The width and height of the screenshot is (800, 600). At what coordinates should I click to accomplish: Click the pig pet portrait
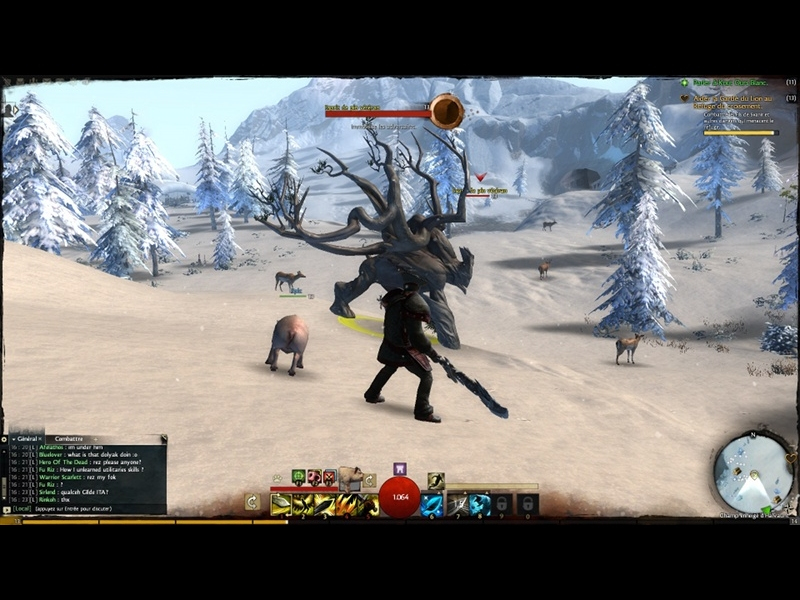(x=350, y=478)
